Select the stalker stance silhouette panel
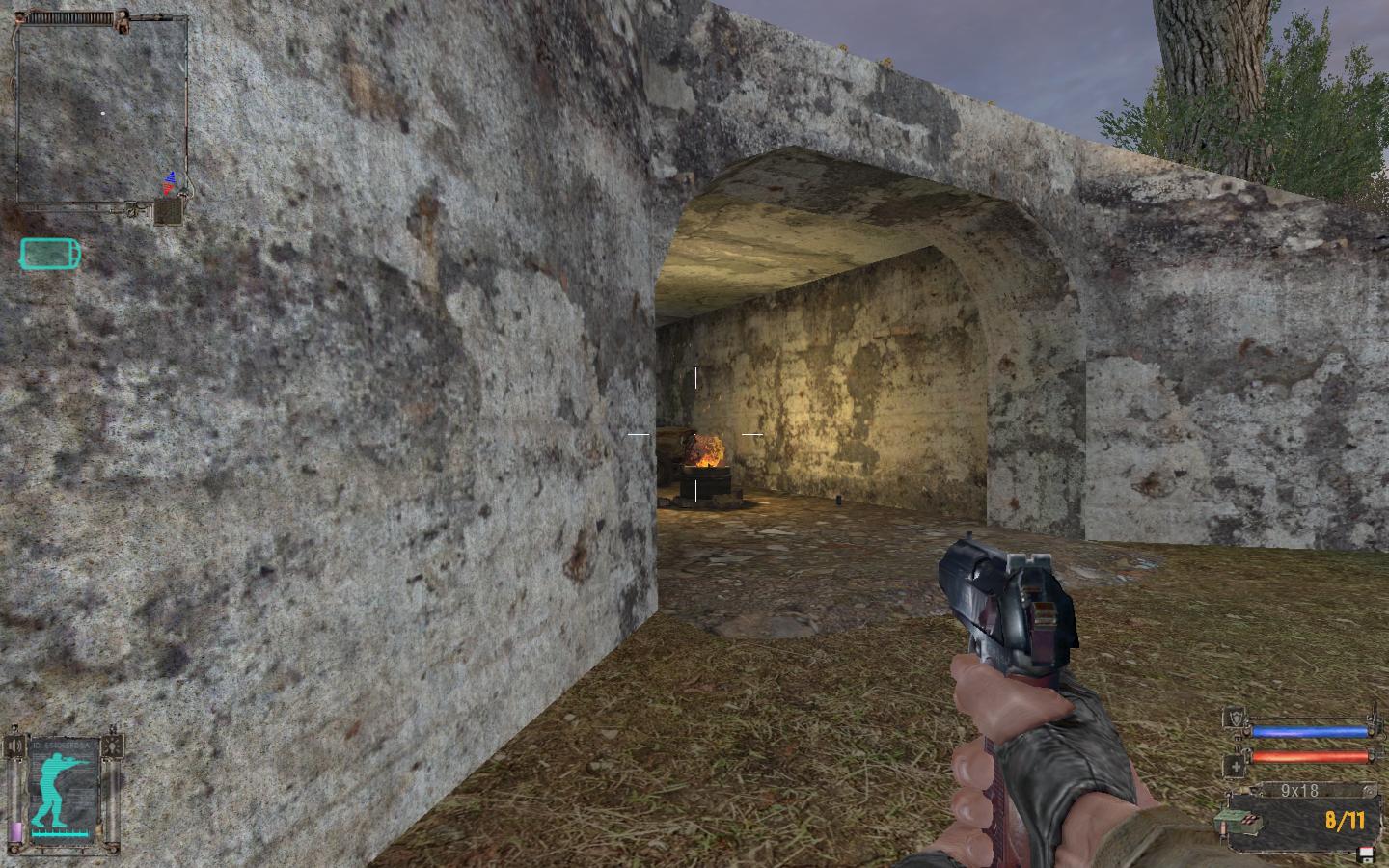Screen dimensions: 1389x868 pos(63,787)
